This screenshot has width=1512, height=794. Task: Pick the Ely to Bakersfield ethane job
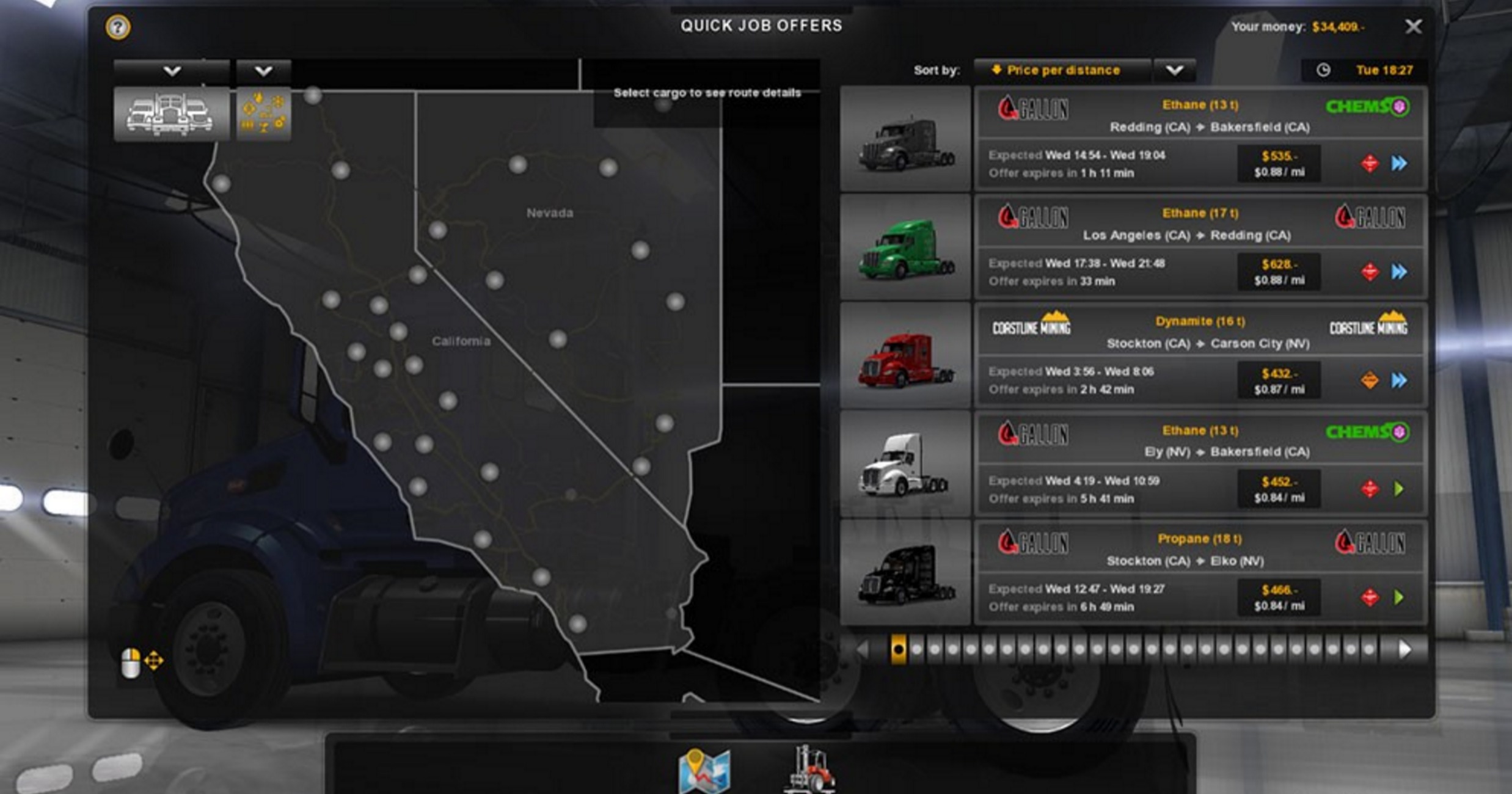(1200, 463)
